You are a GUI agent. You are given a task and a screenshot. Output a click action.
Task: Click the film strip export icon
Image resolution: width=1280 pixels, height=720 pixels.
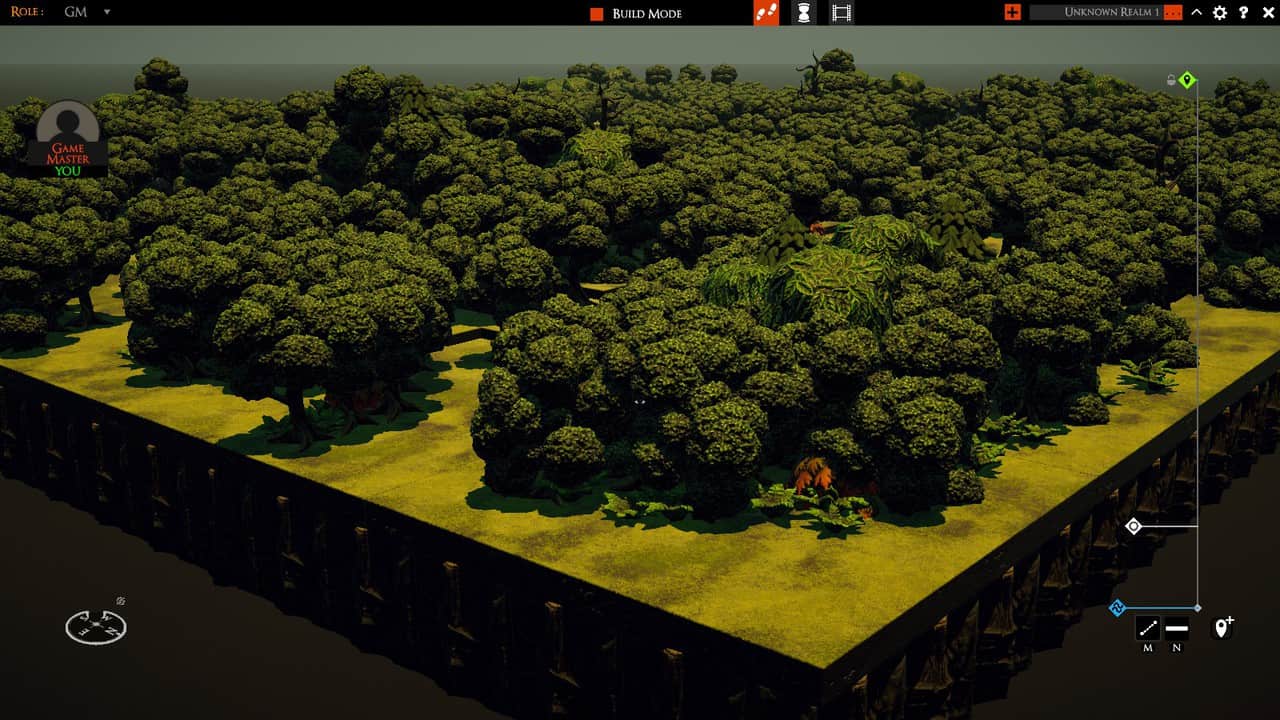840,13
